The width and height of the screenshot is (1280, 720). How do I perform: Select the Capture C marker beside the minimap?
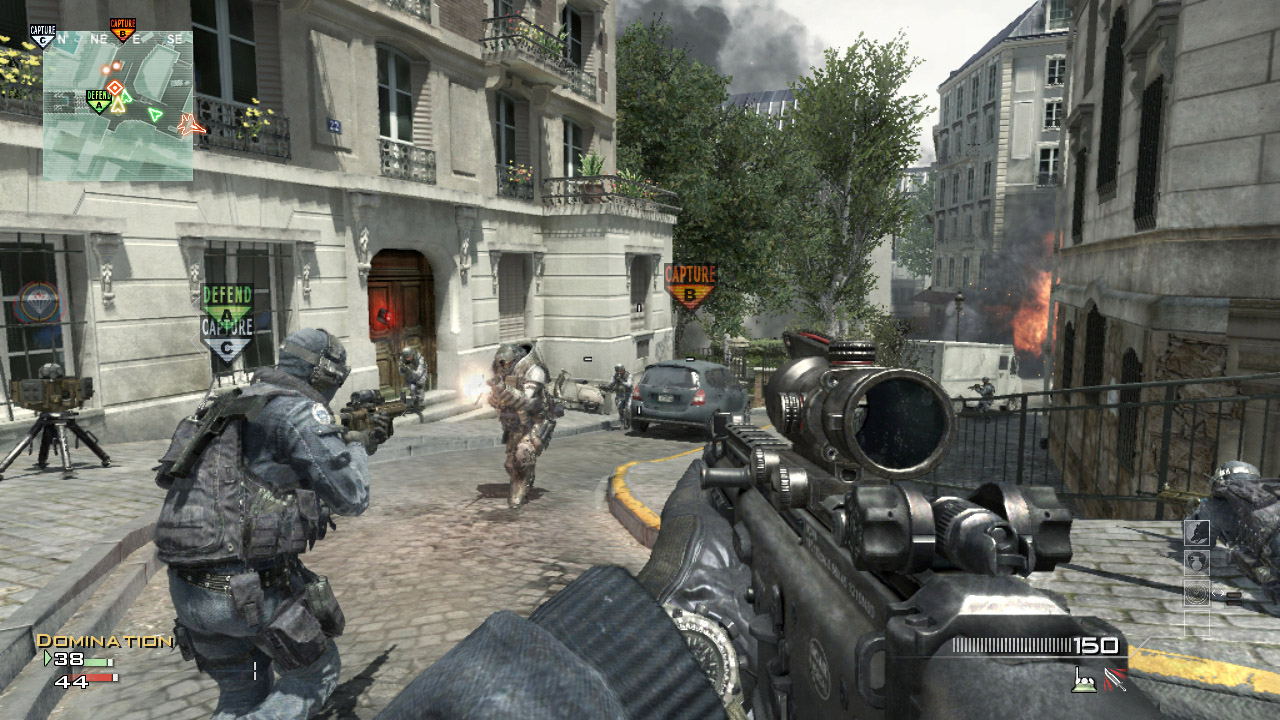(x=42, y=36)
